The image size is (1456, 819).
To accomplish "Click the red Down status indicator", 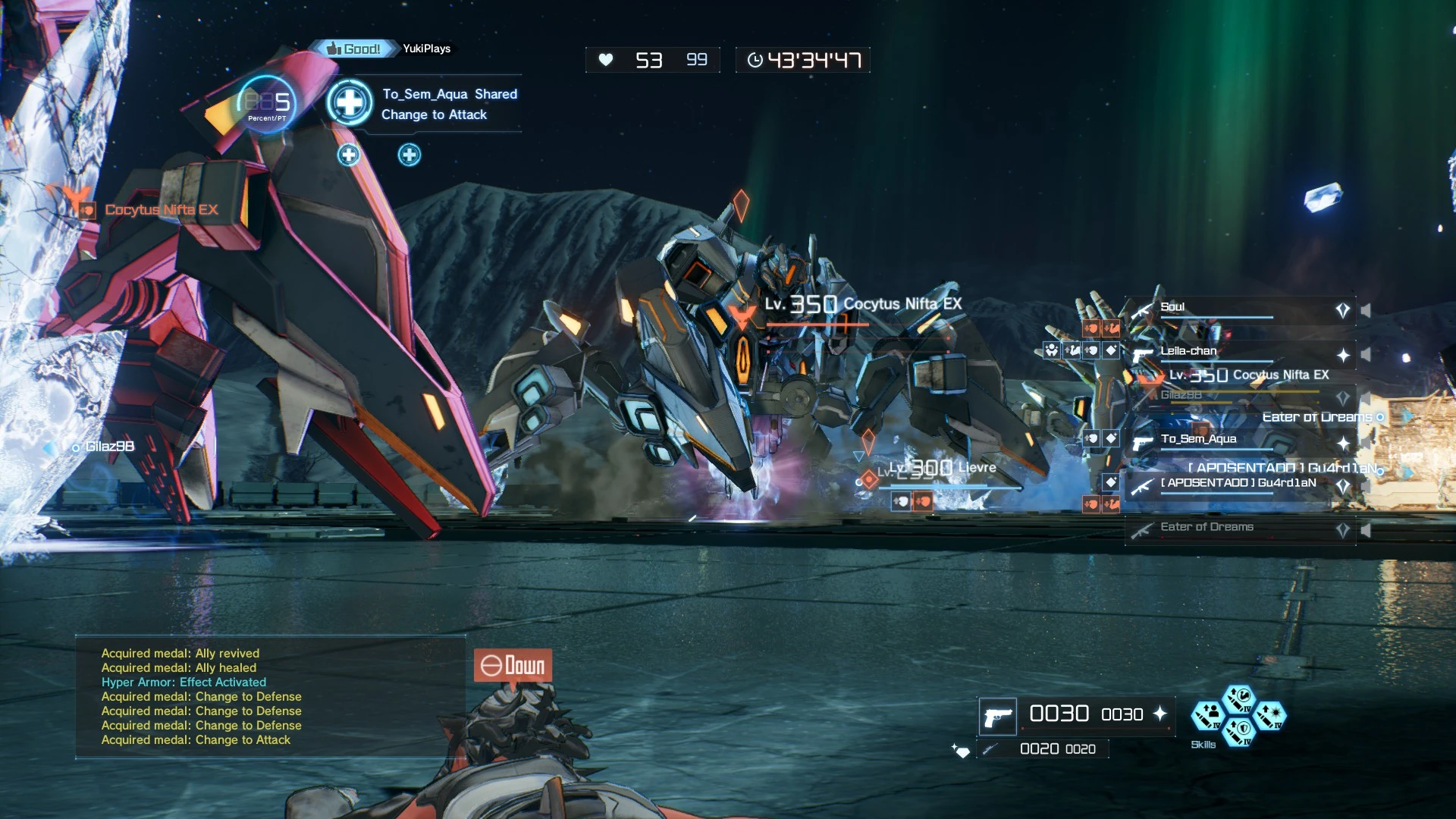I will pos(513,666).
